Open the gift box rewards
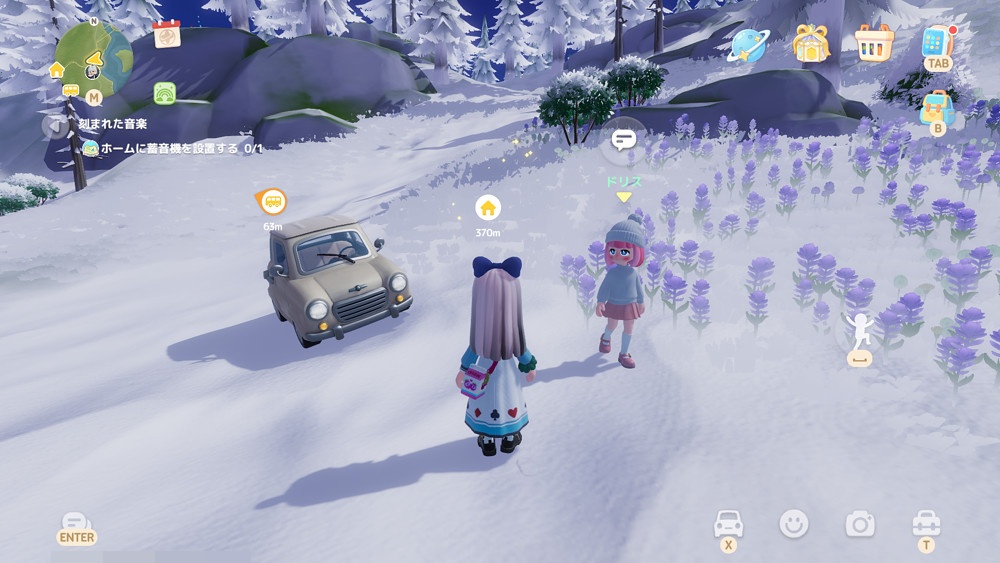 [x=811, y=43]
